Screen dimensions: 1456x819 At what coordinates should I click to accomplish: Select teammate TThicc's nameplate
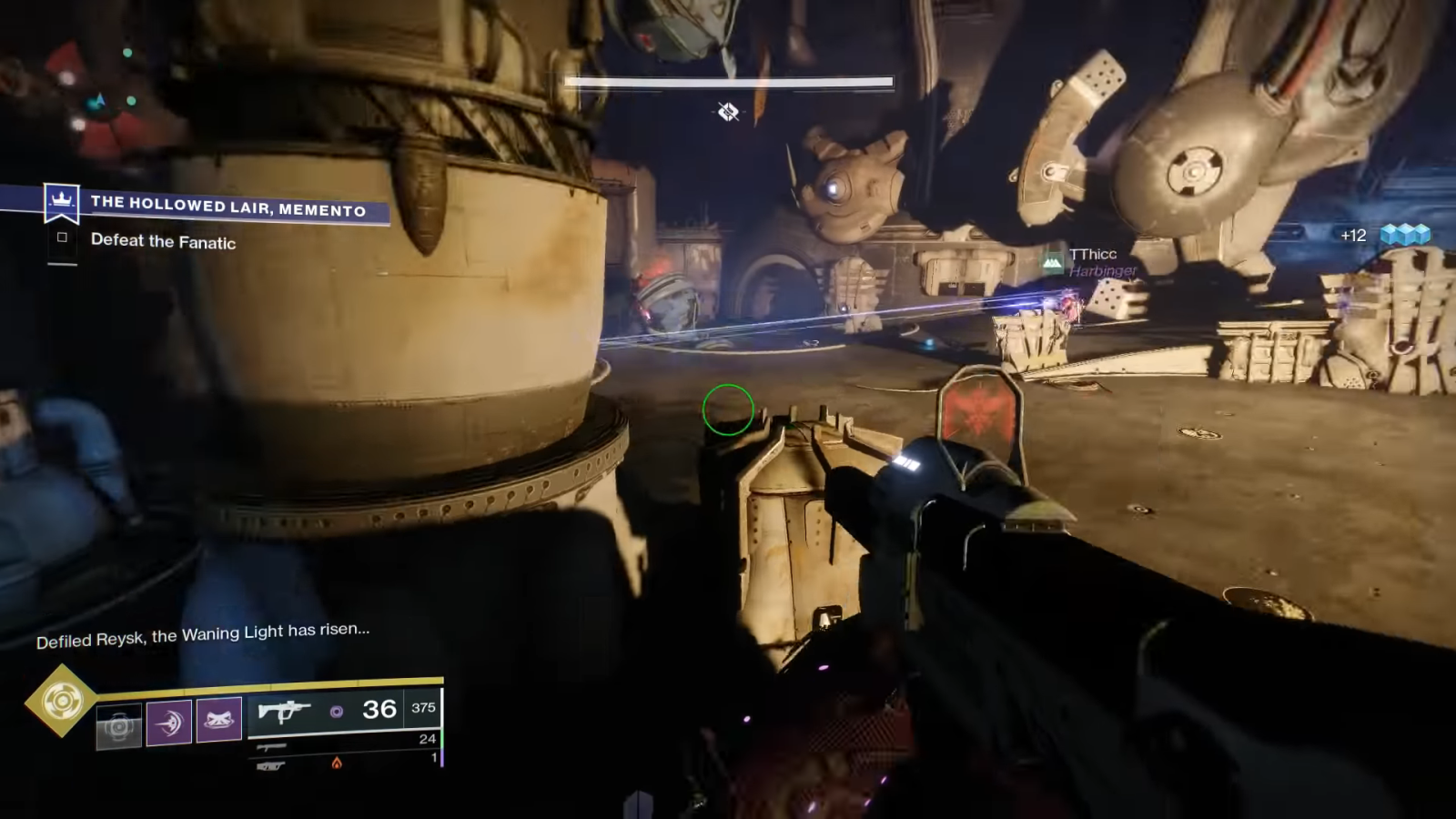tap(1092, 255)
